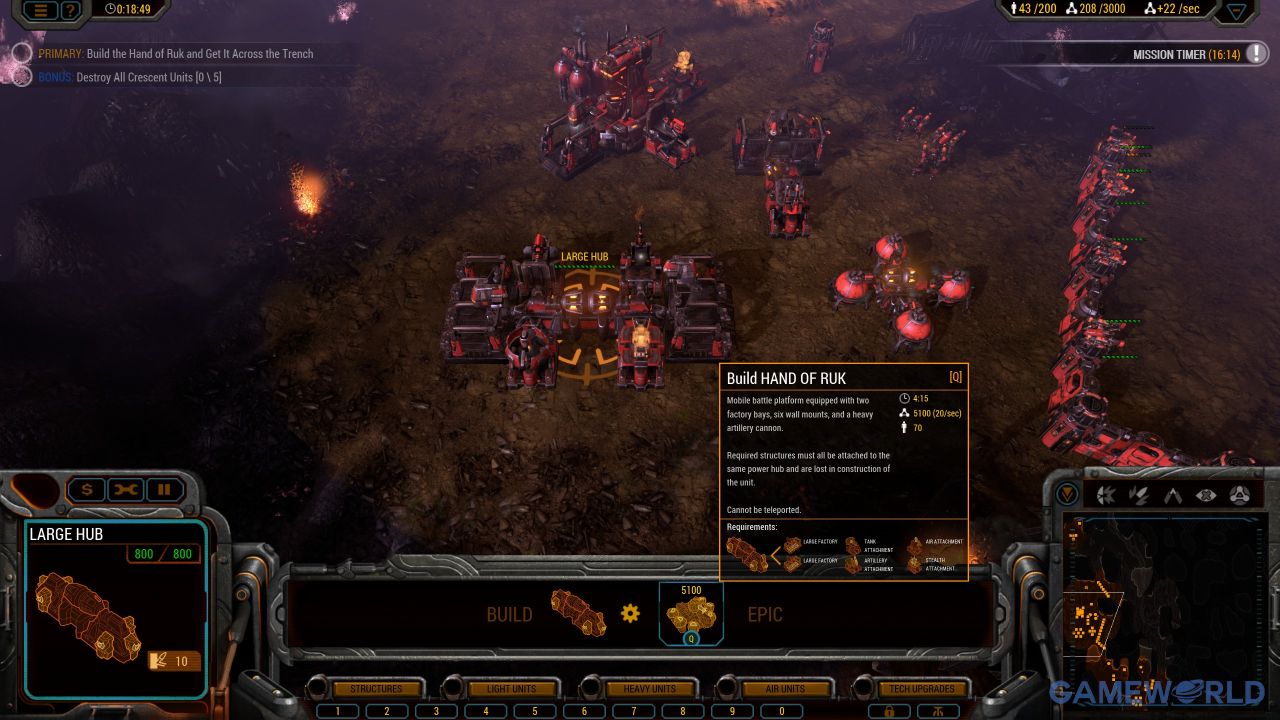Screen dimensions: 1280x720
Task: Select the Large Hub build icon
Action: pyautogui.click(x=578, y=613)
